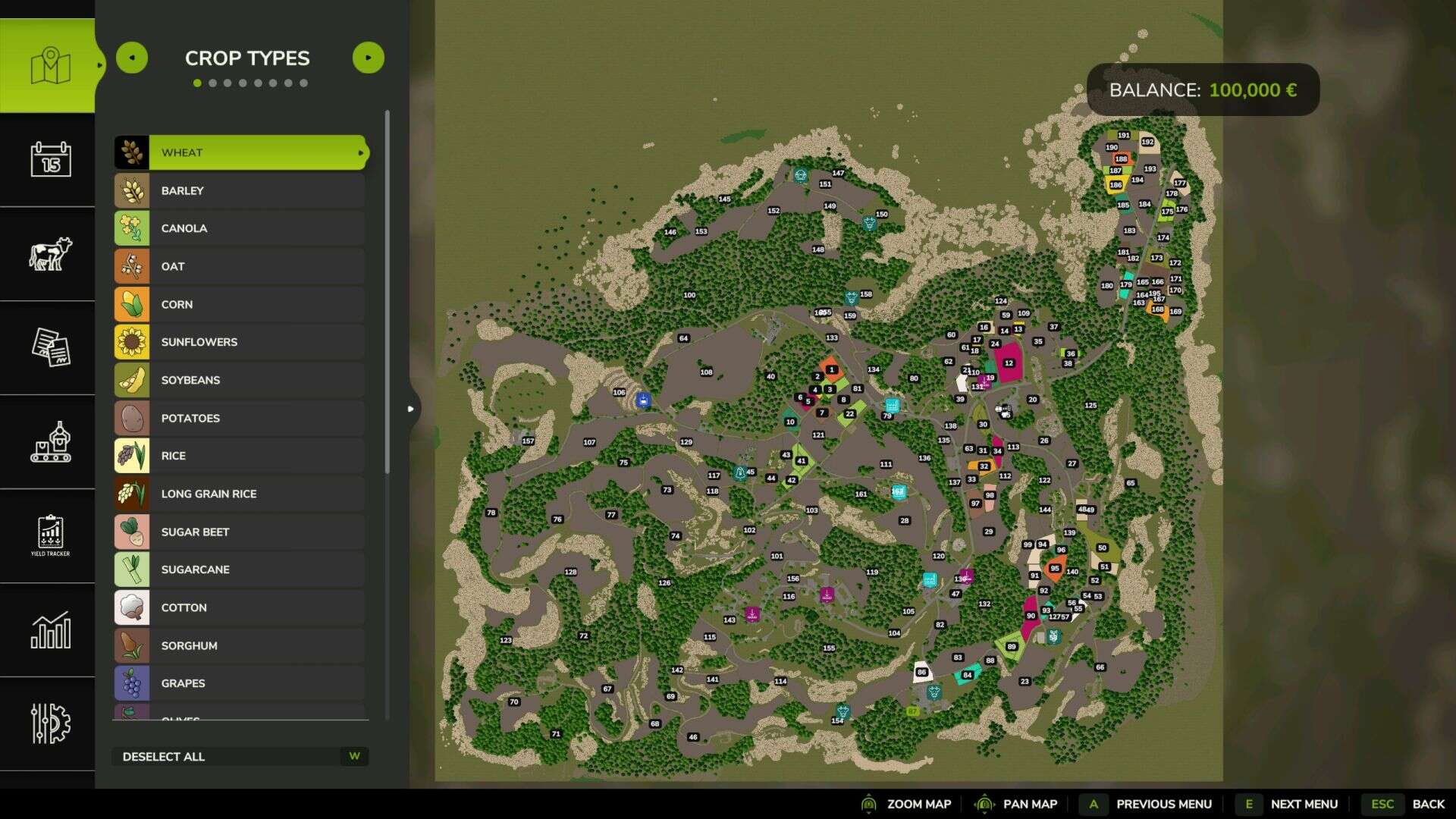1456x819 pixels.
Task: Collapse the crop types side panel arrow
Action: coord(411,409)
